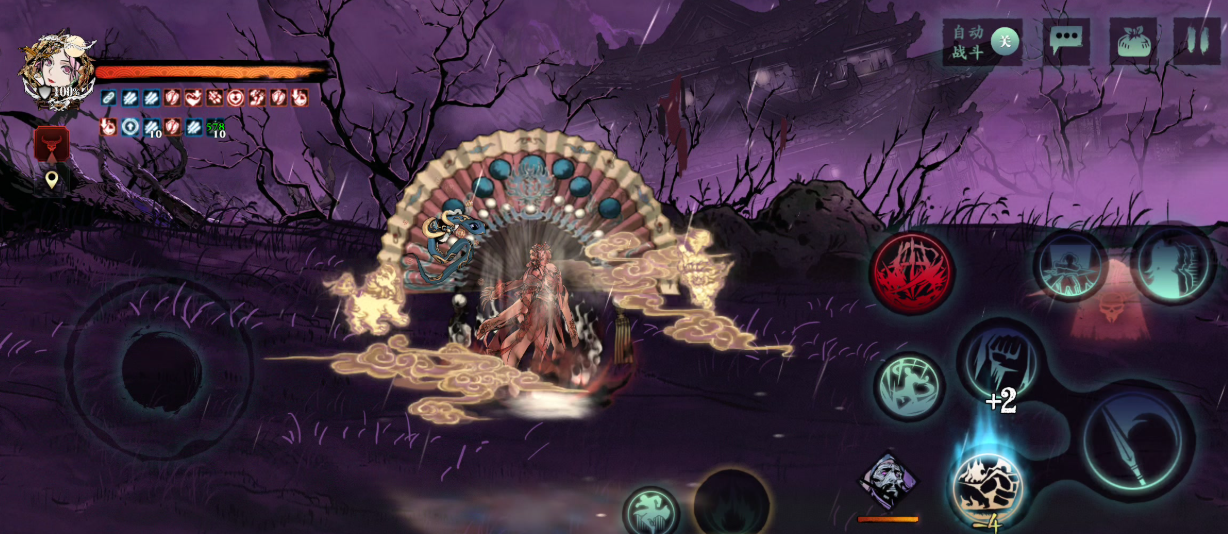The image size is (1228, 534).
Task: Use the small teal cloud skill
Action: (651, 511)
